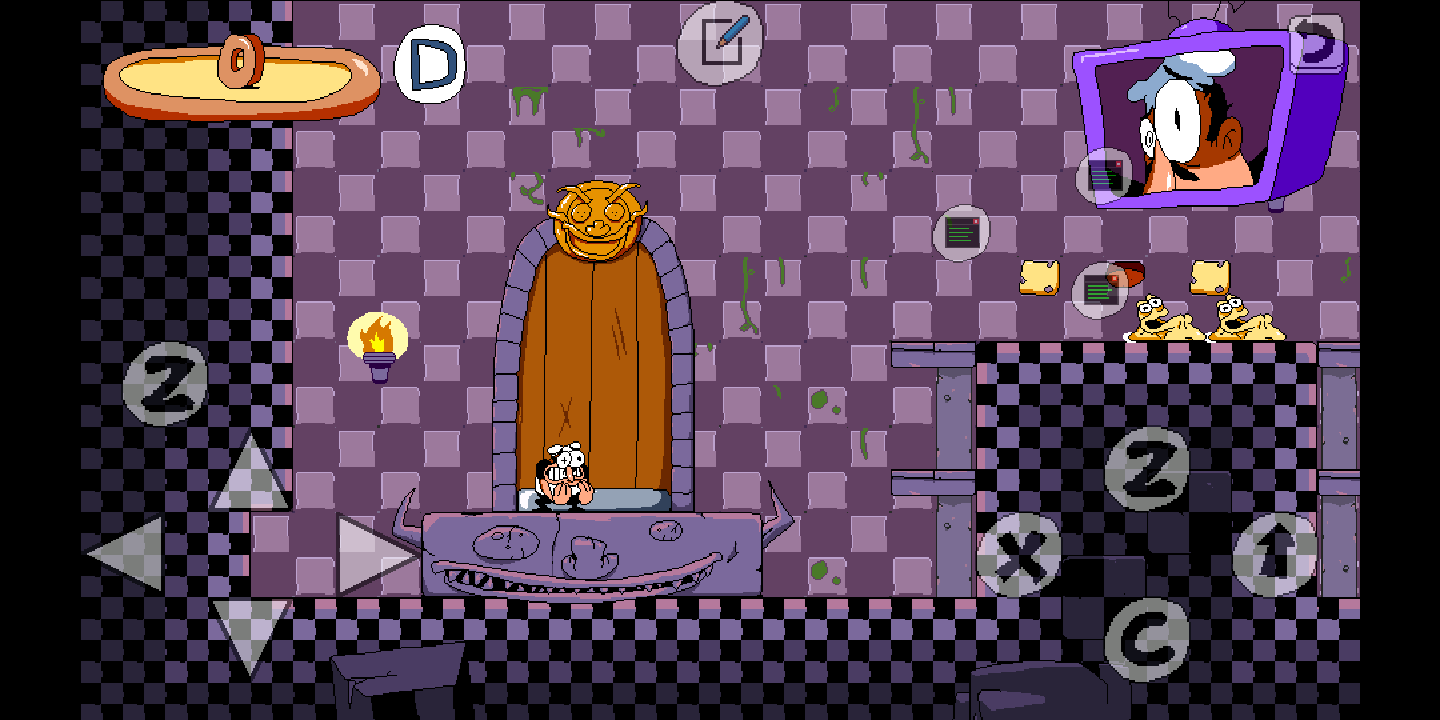1440x720 pixels.
Task: Open the terminal icon overlapping Peppino's TV portrait
Action: [1104, 176]
